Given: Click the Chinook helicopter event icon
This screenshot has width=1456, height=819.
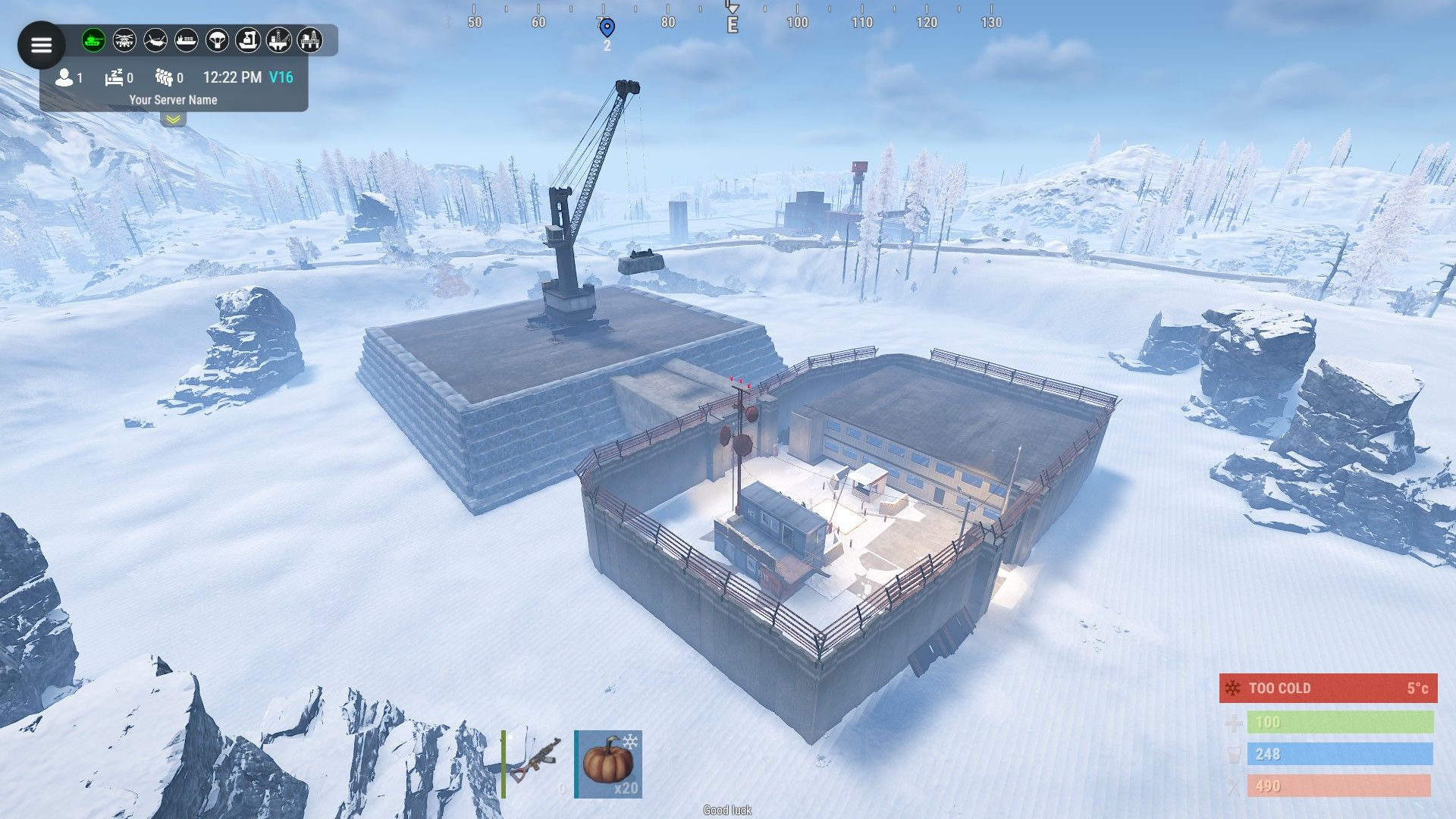Looking at the screenshot, I should point(155,40).
